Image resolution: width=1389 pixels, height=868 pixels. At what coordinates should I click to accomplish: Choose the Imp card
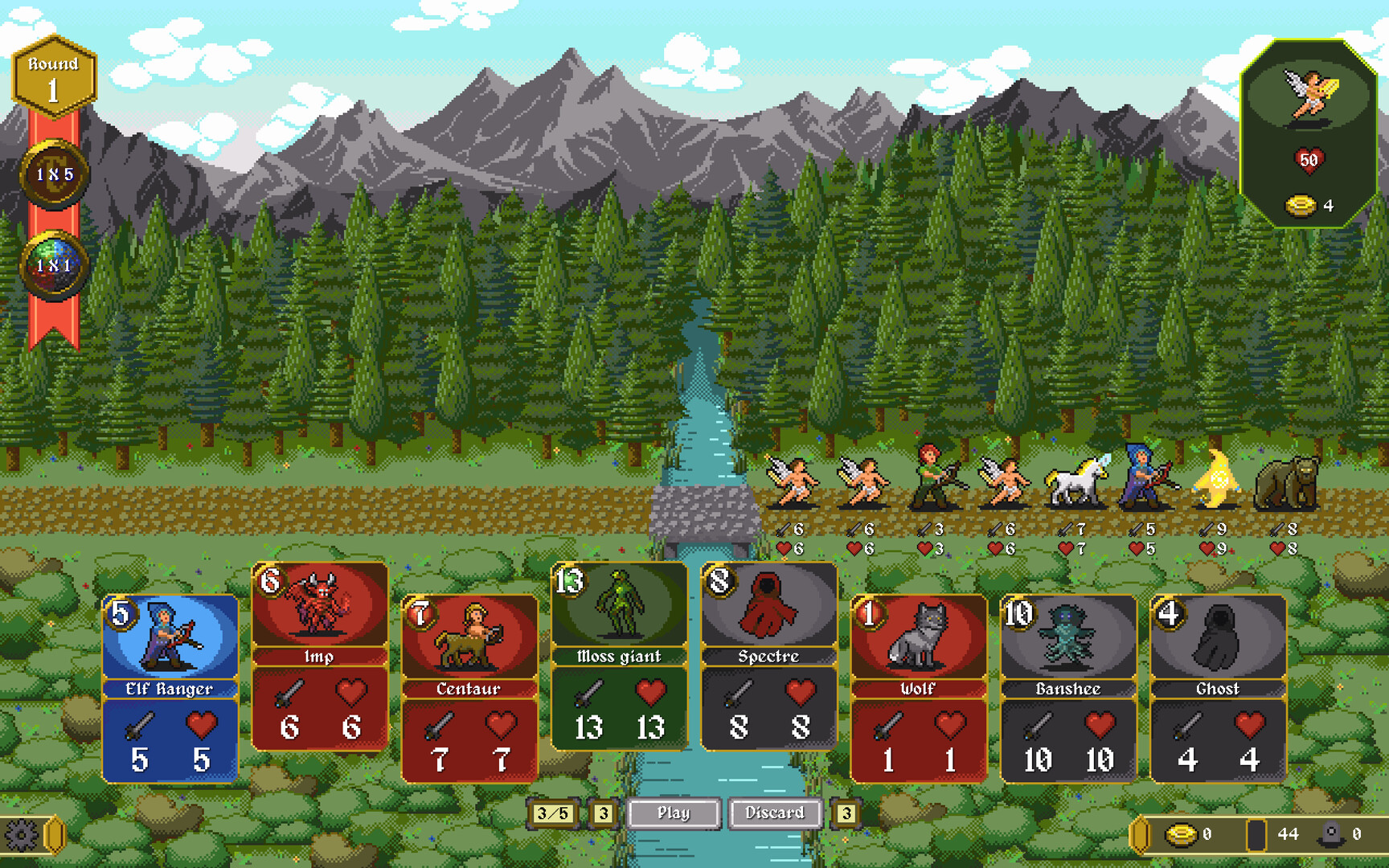coord(319,656)
